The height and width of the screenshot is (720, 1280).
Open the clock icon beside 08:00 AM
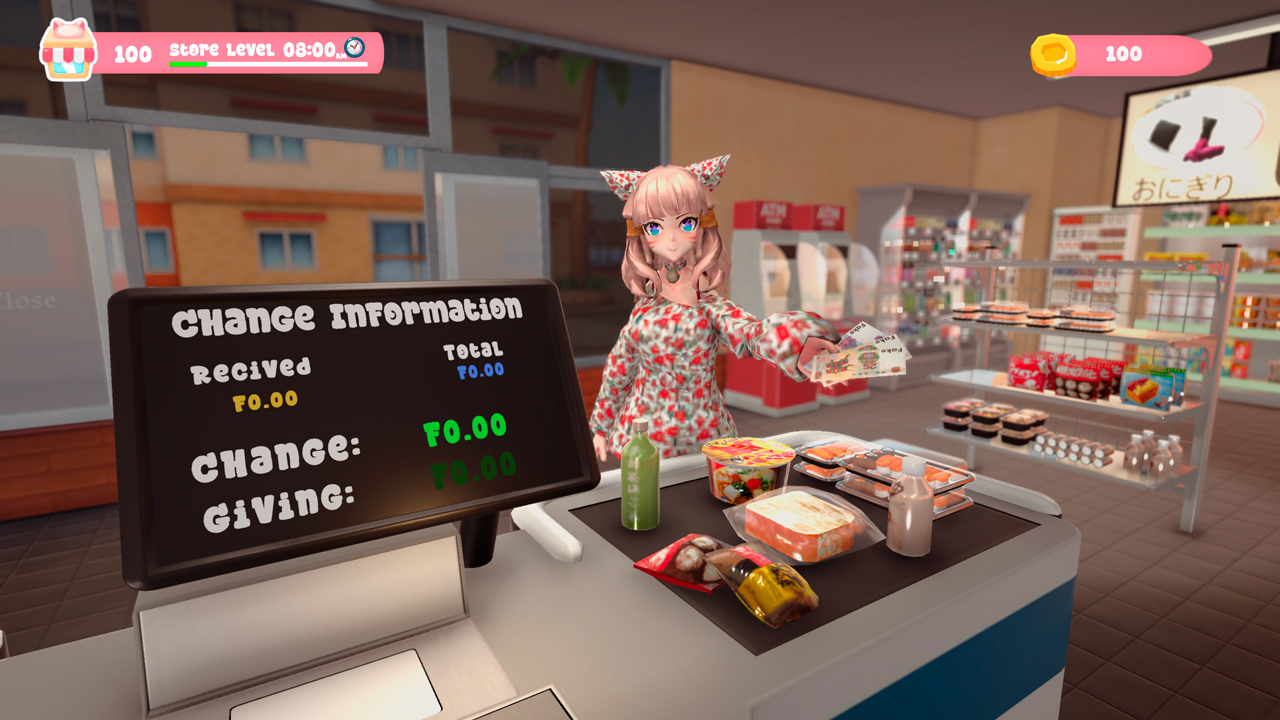tap(355, 48)
